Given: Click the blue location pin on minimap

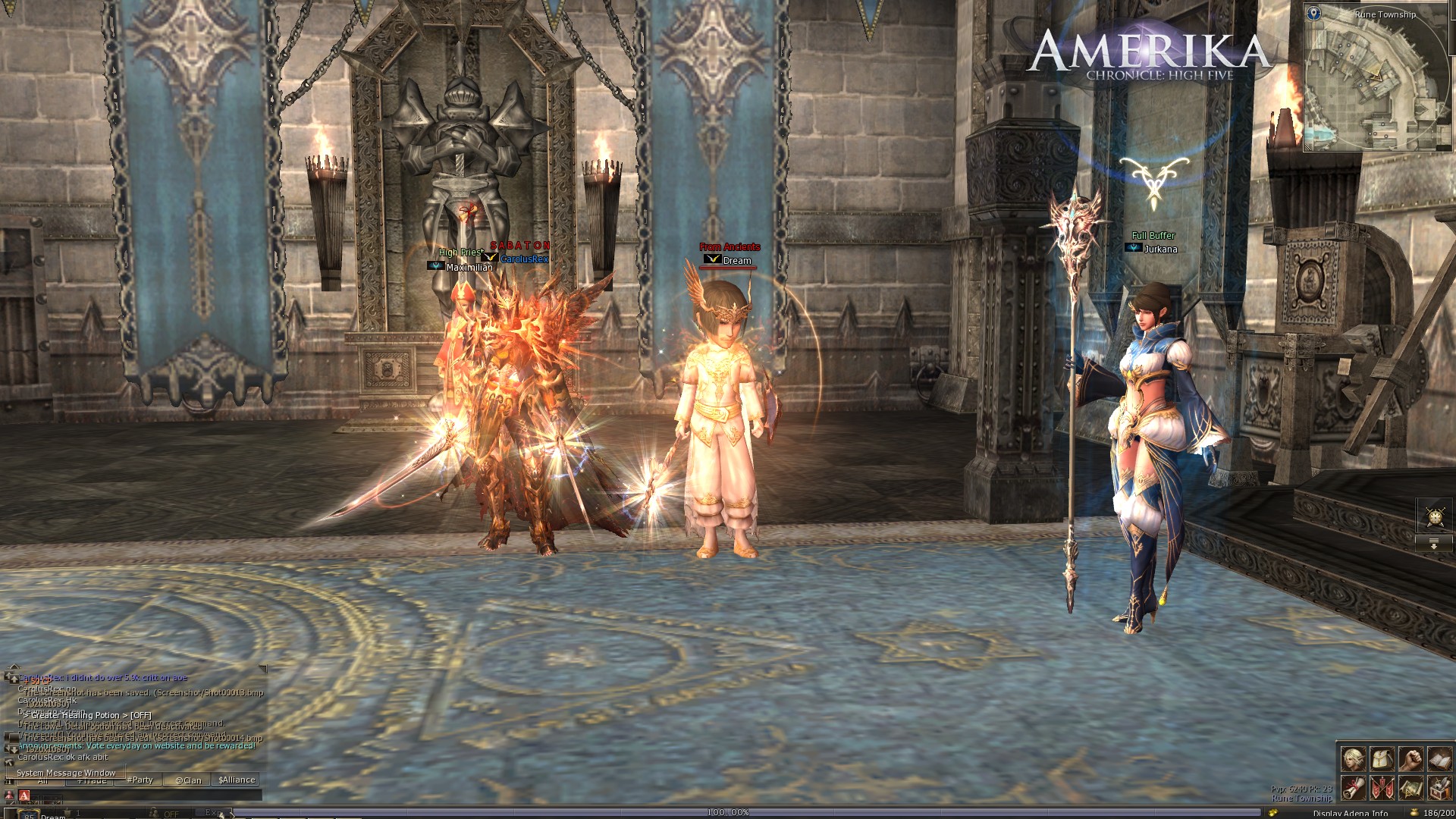Looking at the screenshot, I should pyautogui.click(x=1314, y=13).
